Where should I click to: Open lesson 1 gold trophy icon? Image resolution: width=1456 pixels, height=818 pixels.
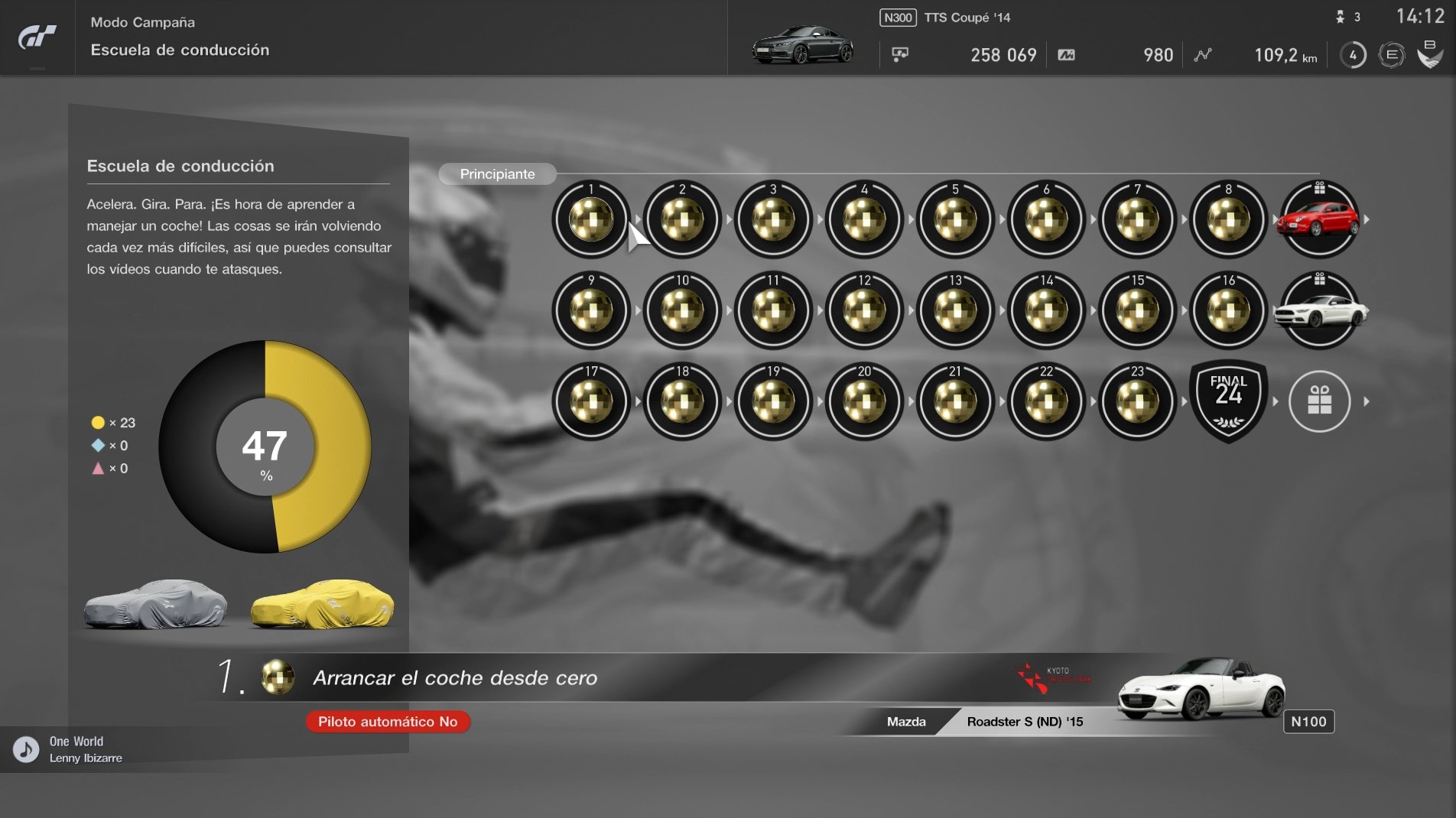(590, 220)
